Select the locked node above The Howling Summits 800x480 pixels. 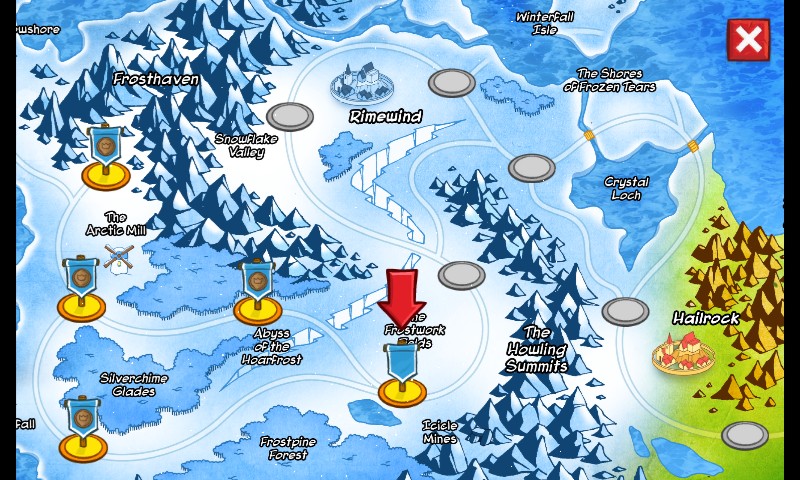point(461,274)
